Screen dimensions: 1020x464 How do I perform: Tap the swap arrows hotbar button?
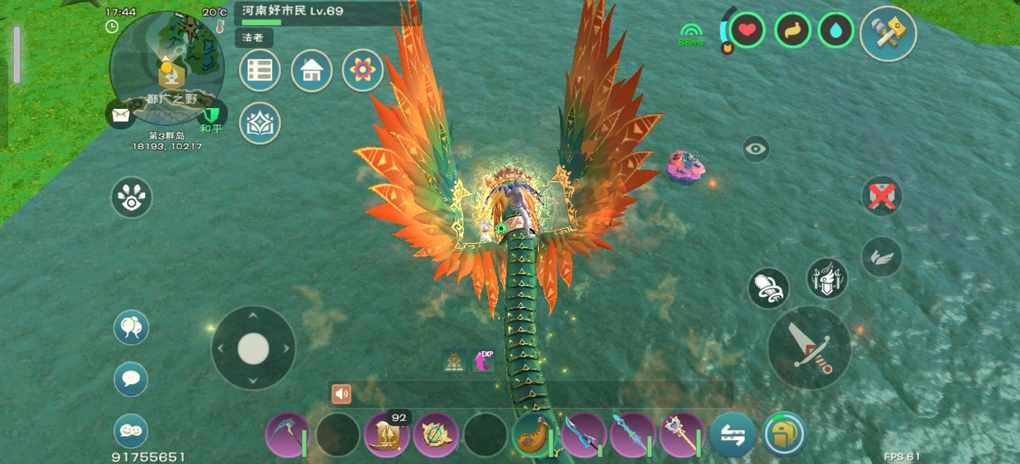pos(732,435)
